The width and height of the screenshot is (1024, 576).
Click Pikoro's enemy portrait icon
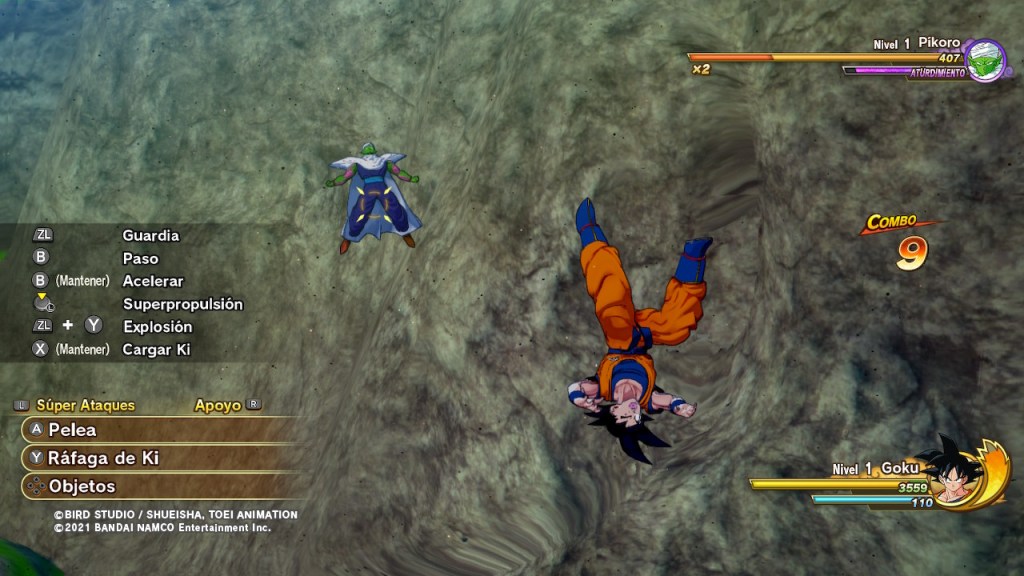click(x=986, y=60)
